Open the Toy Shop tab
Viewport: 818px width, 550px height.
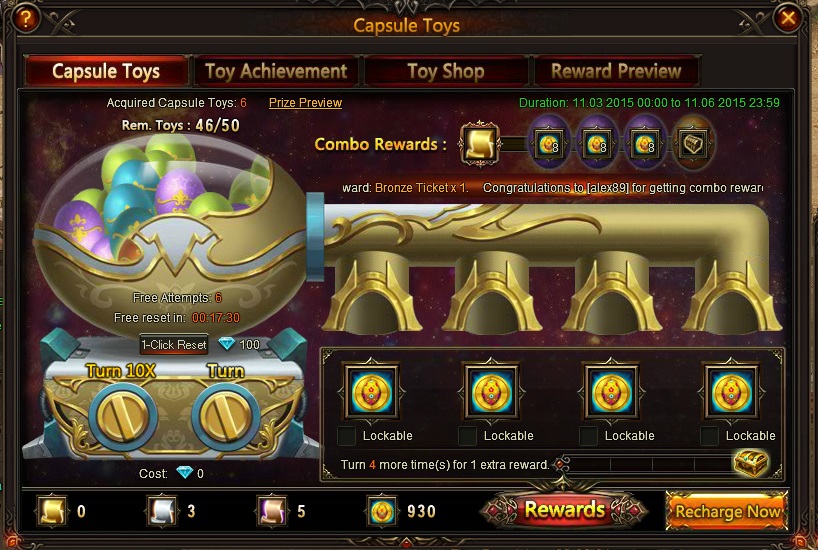(446, 71)
